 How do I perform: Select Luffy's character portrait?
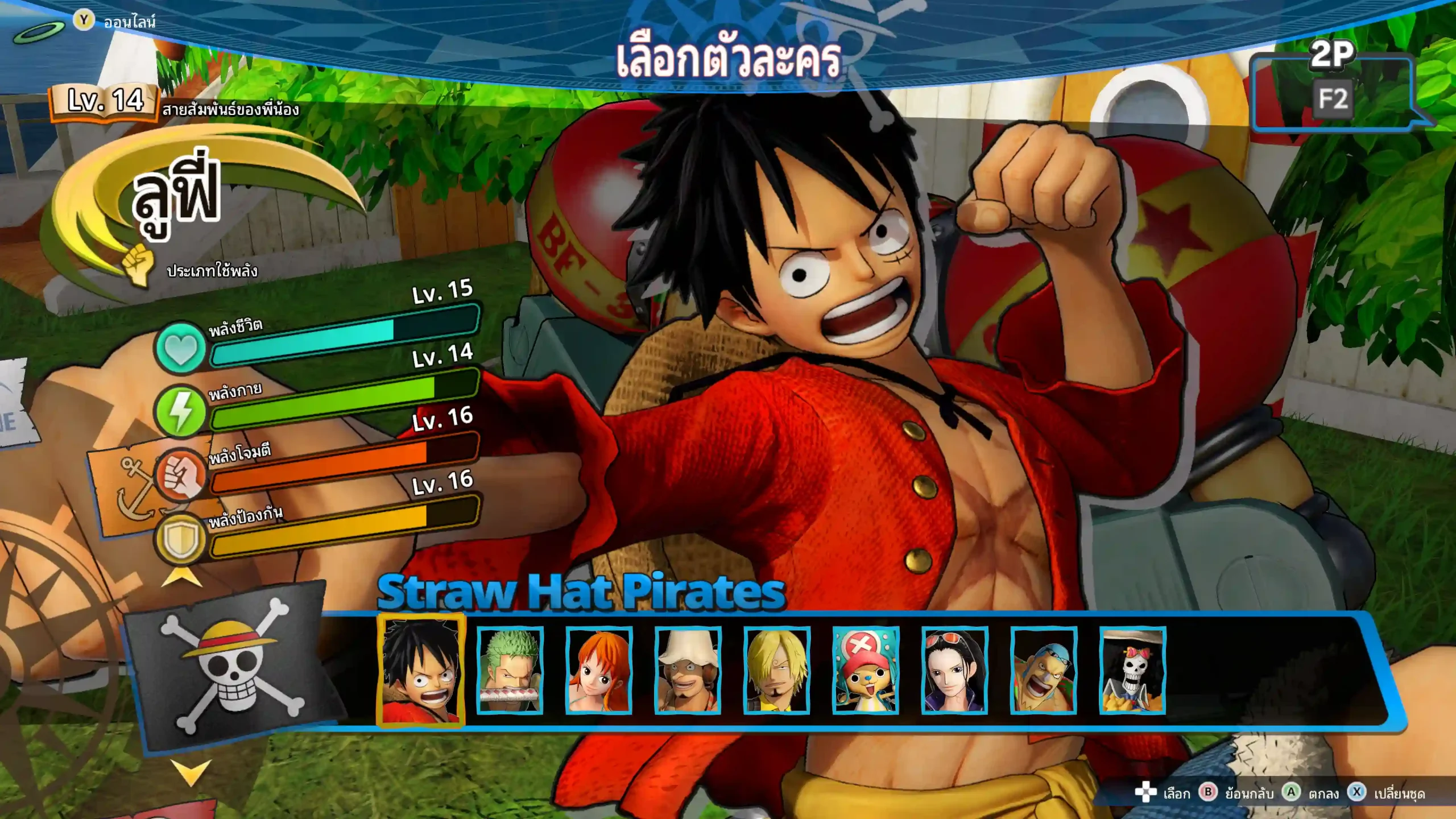[x=421, y=671]
